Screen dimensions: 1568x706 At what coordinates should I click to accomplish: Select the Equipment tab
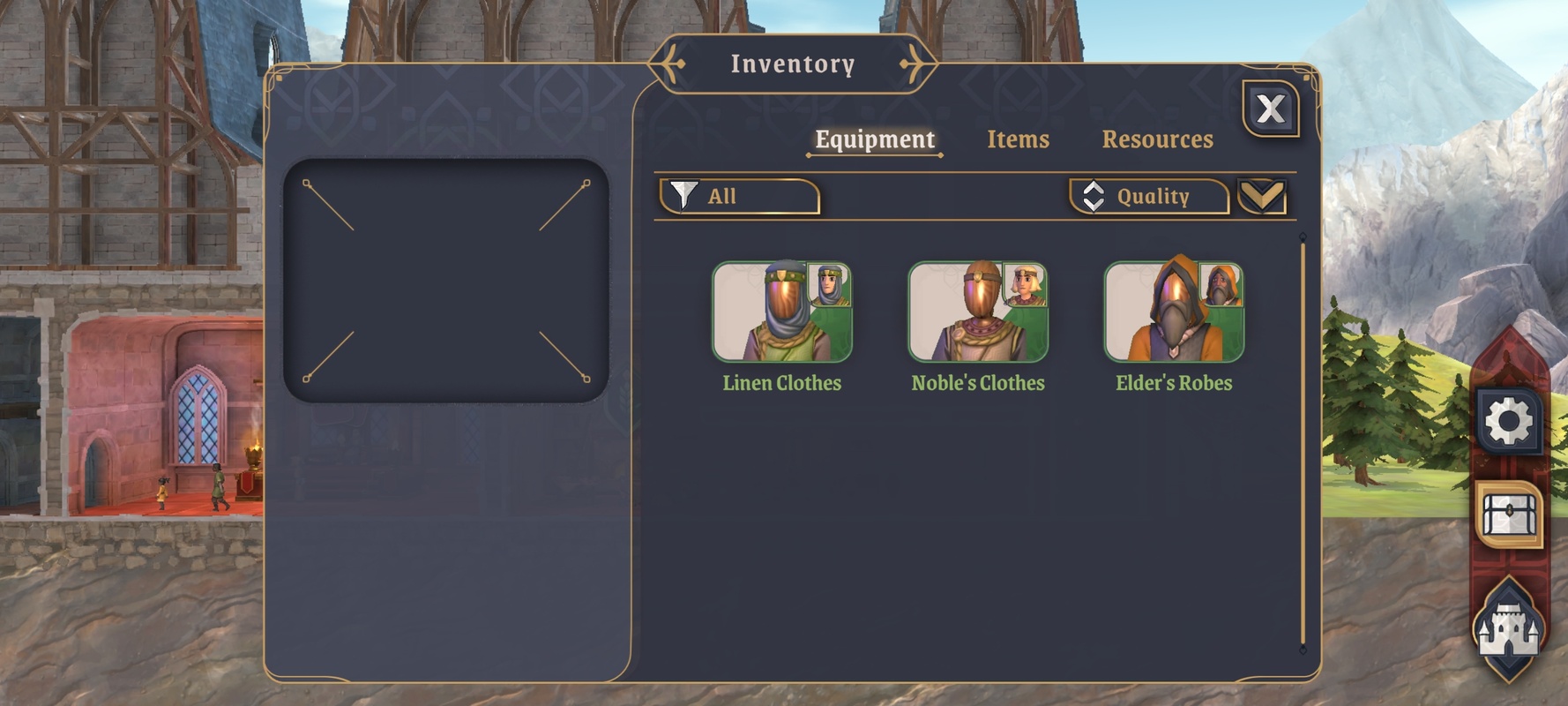pos(874,139)
